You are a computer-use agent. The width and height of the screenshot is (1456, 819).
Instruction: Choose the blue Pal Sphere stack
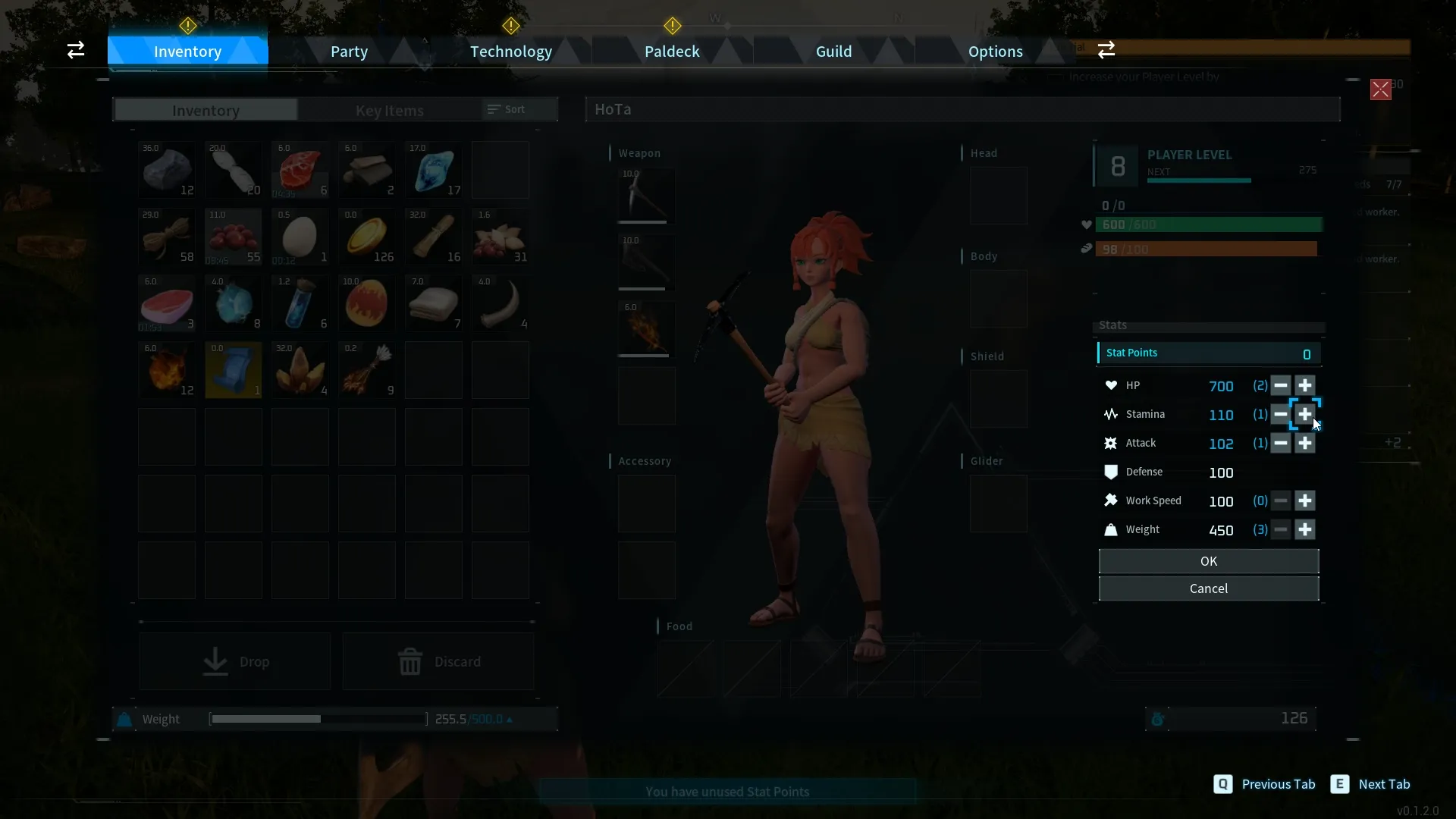click(x=234, y=303)
